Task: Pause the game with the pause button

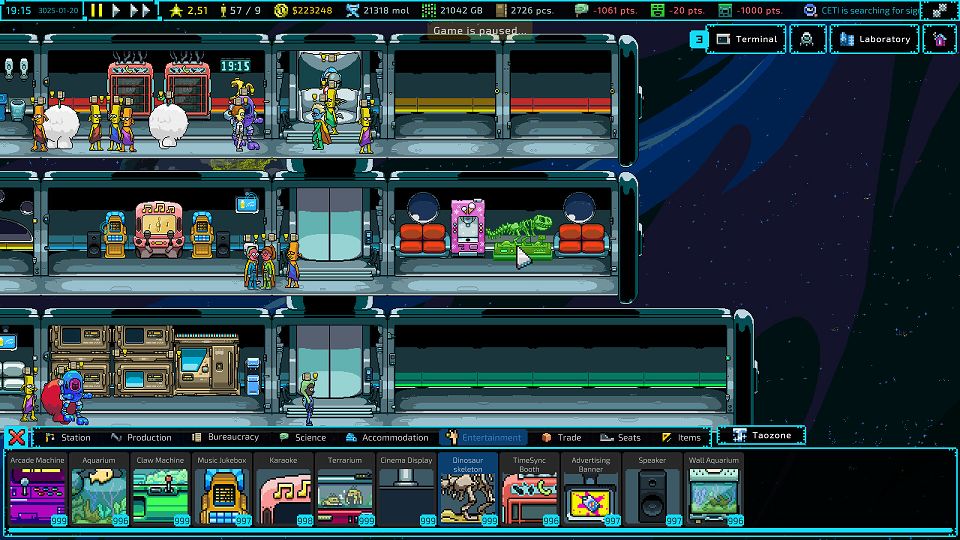Action: pyautogui.click(x=97, y=10)
